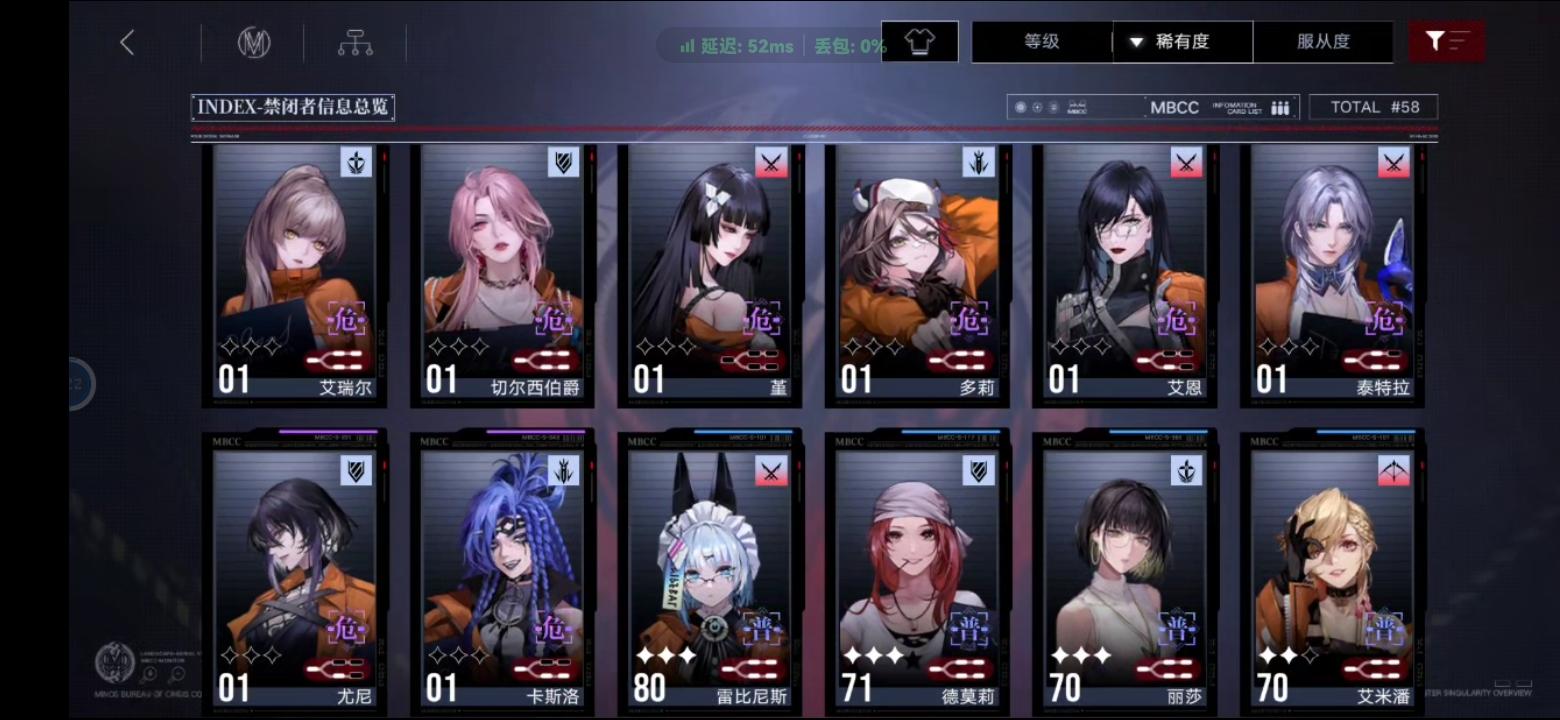Open the hierarchy chart icon next to the emblem
The width and height of the screenshot is (1560, 720).
click(x=355, y=42)
